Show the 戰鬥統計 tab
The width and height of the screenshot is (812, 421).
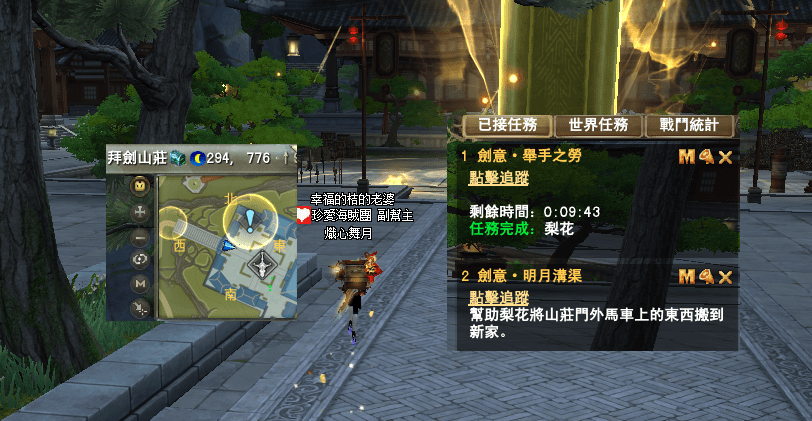pyautogui.click(x=689, y=125)
